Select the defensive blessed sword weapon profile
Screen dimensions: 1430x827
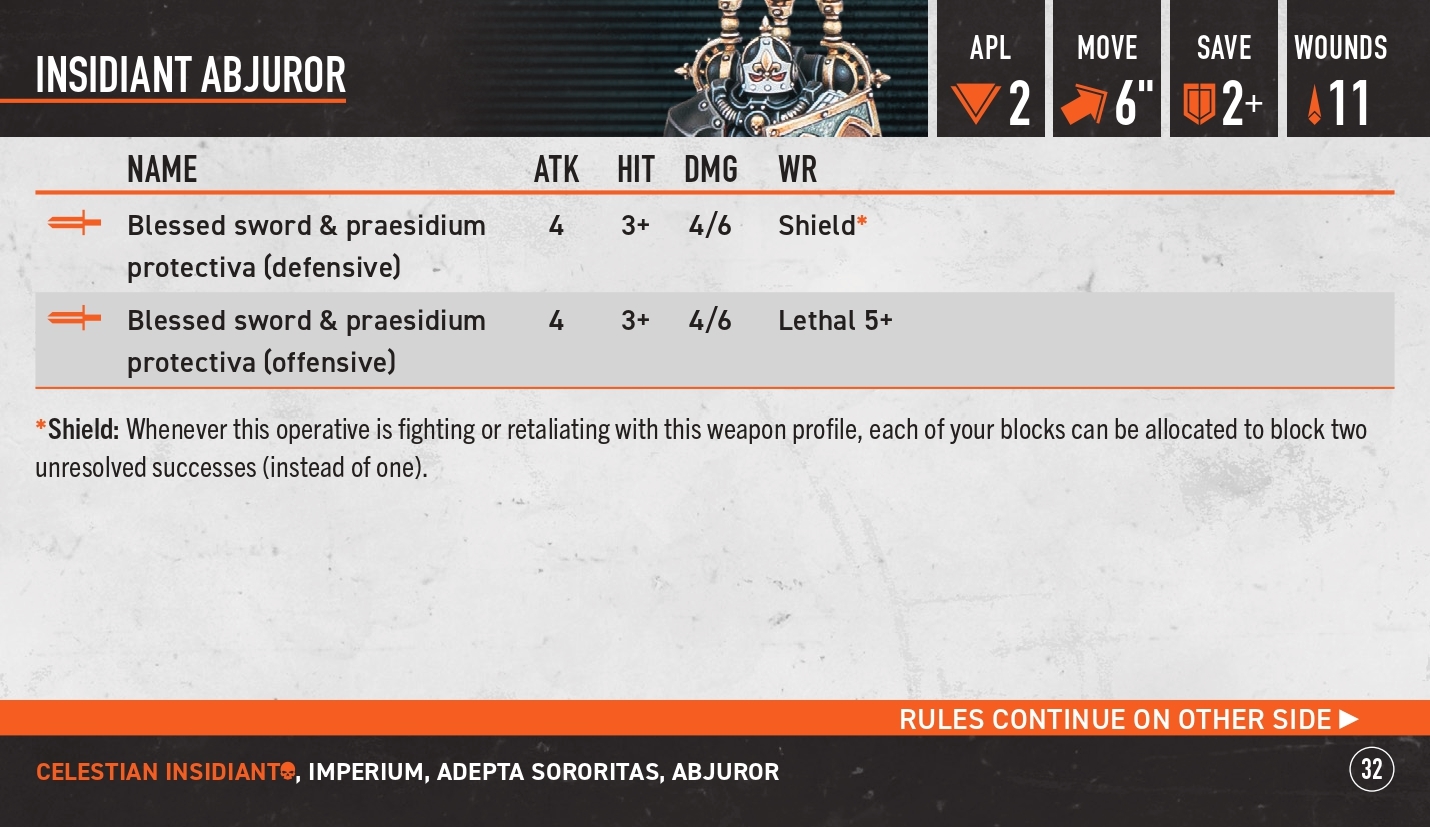click(306, 246)
